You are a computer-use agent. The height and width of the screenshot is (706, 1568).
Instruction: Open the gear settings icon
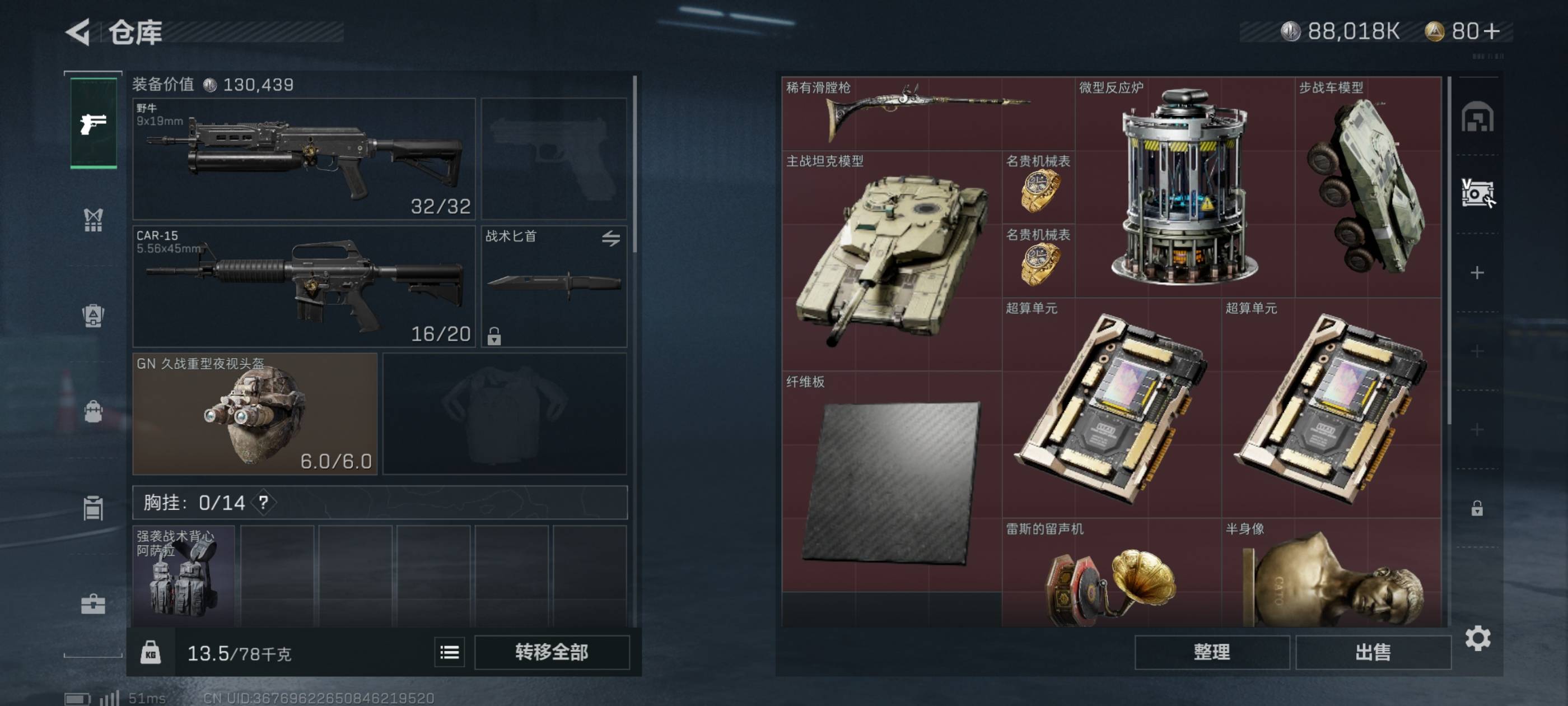click(x=1477, y=638)
